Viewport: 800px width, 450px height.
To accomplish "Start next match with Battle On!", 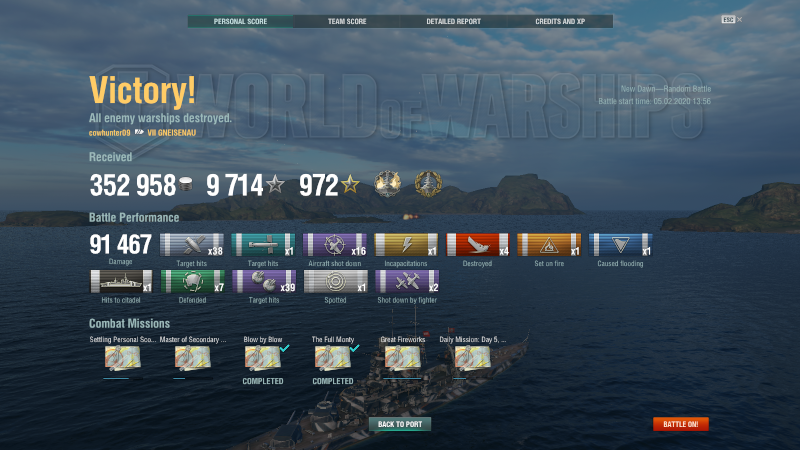I will coord(681,424).
